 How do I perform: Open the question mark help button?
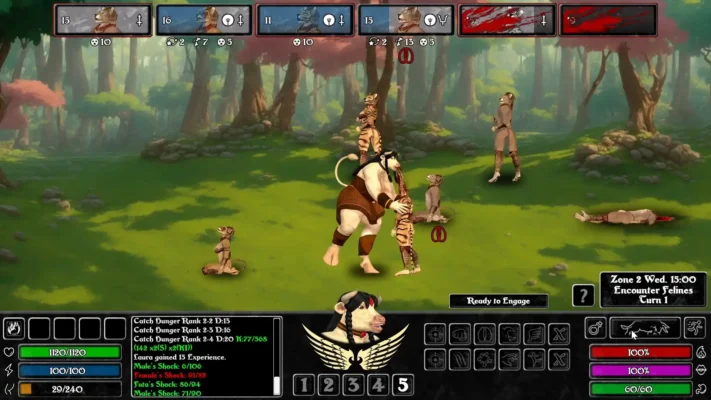pos(583,296)
